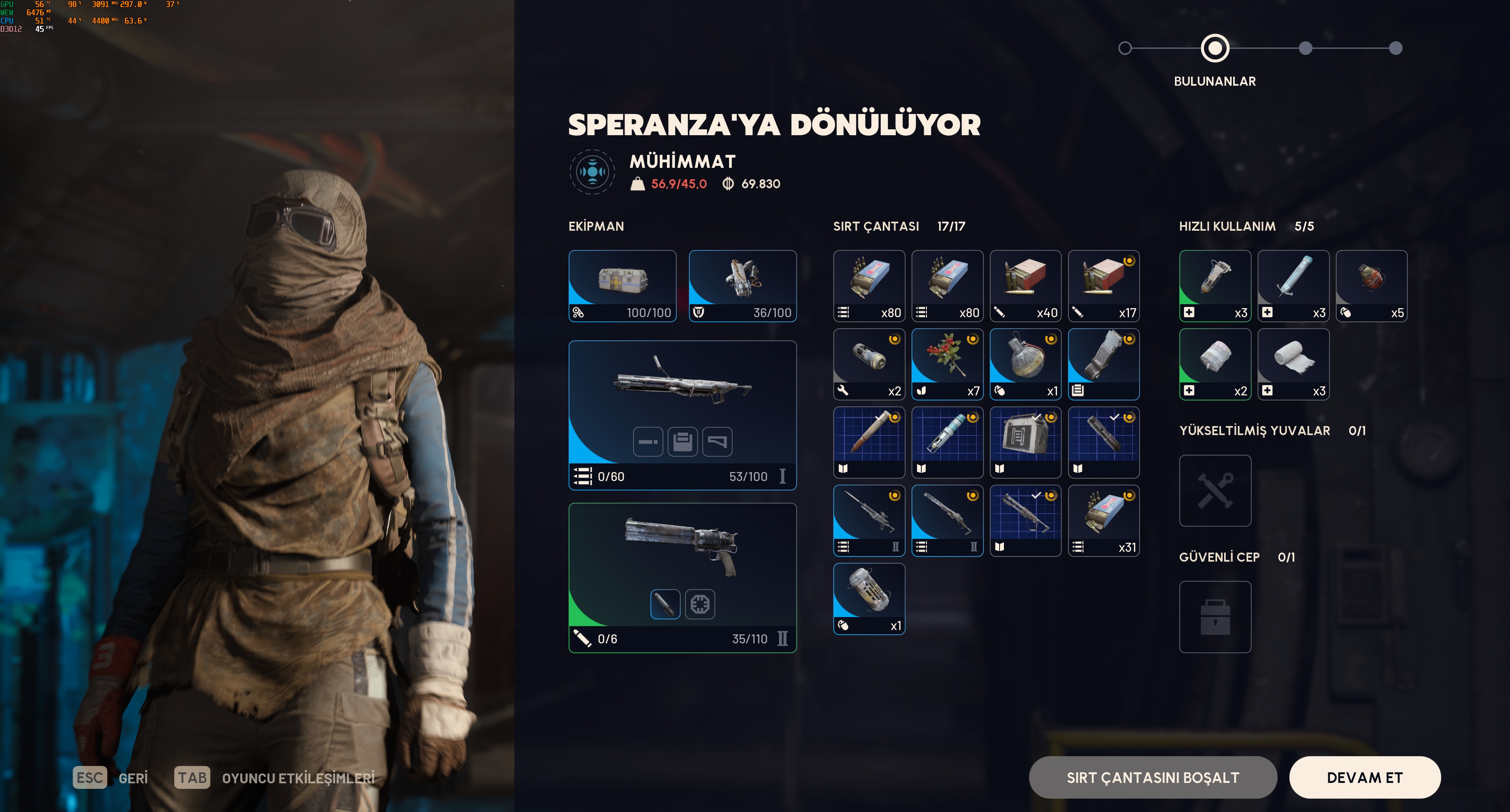Click the DEVAM ET continue button
The height and width of the screenshot is (812, 1510).
pyautogui.click(x=1364, y=777)
